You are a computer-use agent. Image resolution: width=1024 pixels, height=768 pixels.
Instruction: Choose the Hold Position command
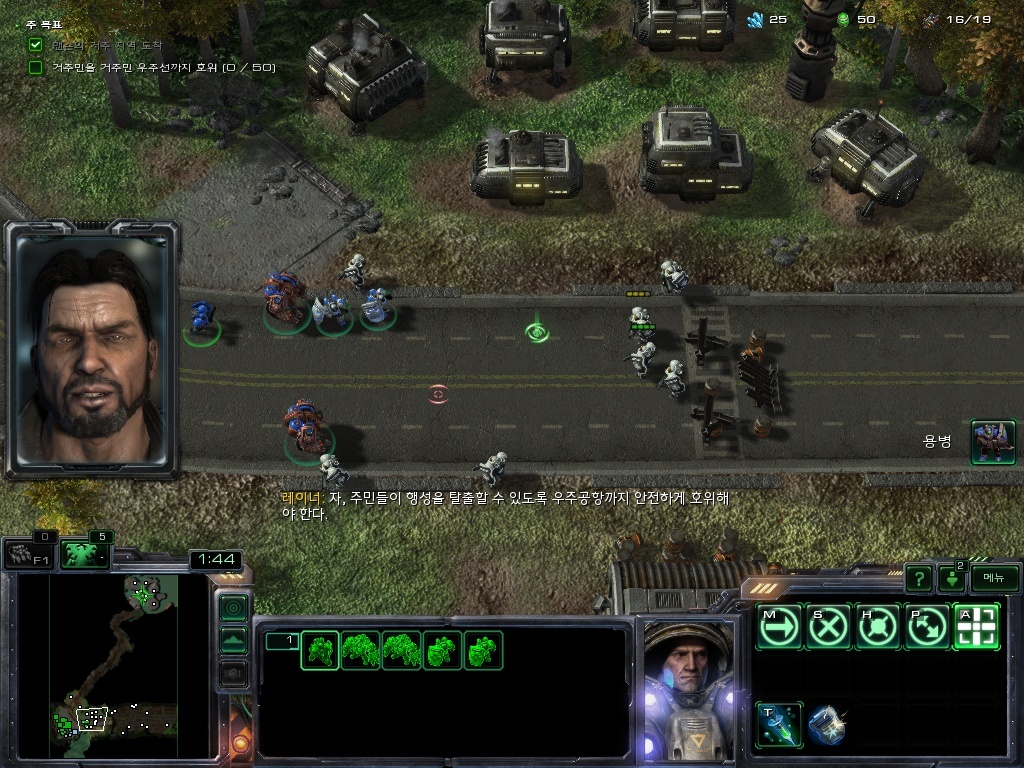[878, 627]
